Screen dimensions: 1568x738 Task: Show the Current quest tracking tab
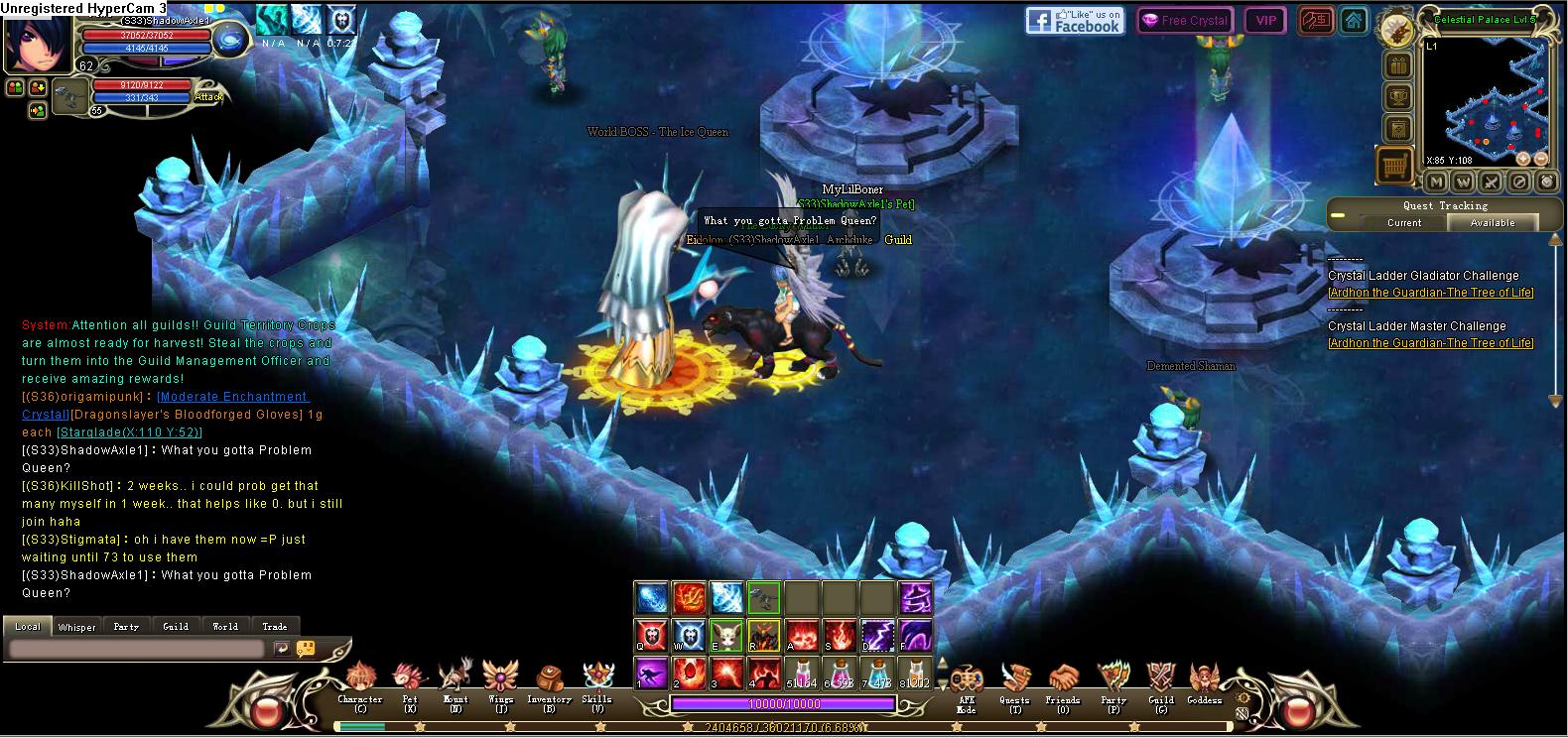[1404, 223]
